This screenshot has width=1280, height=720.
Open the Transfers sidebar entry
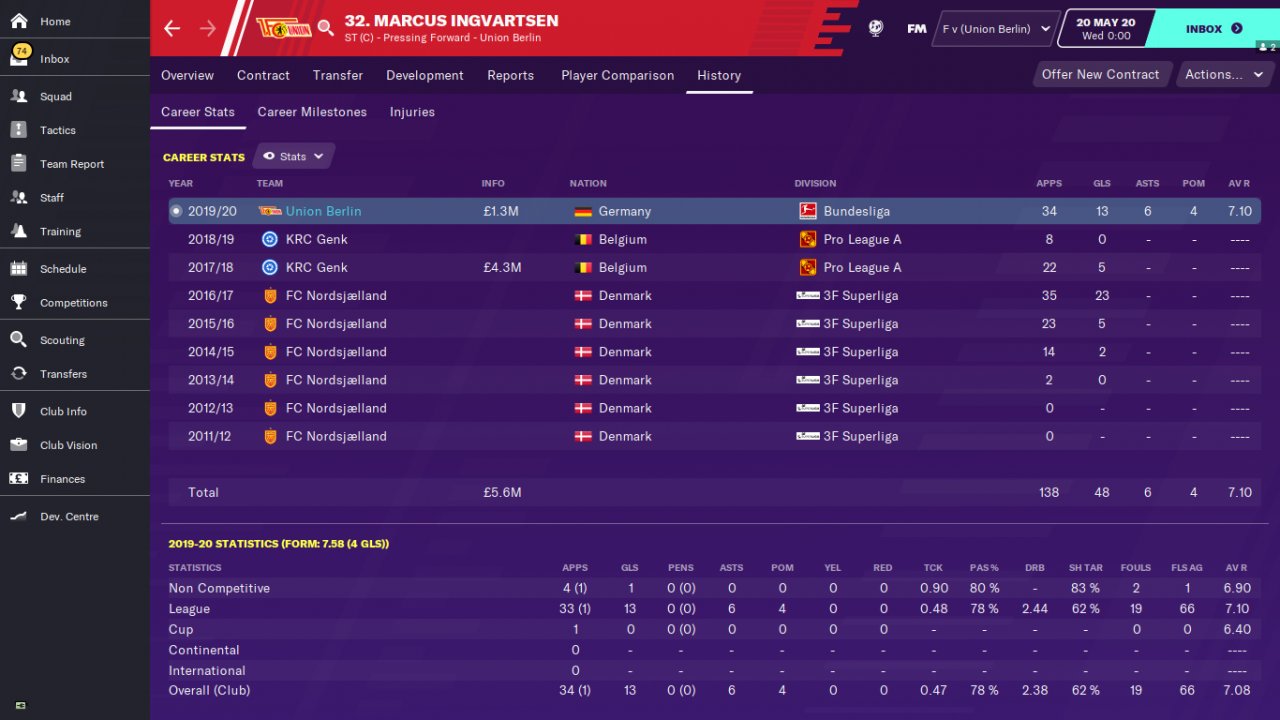63,374
